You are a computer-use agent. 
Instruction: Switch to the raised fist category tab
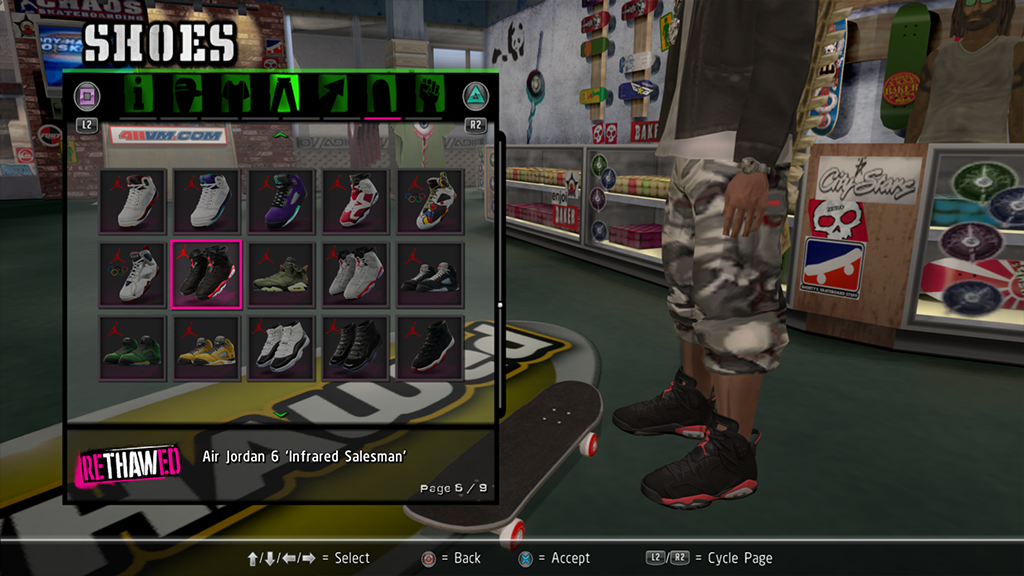[x=430, y=95]
